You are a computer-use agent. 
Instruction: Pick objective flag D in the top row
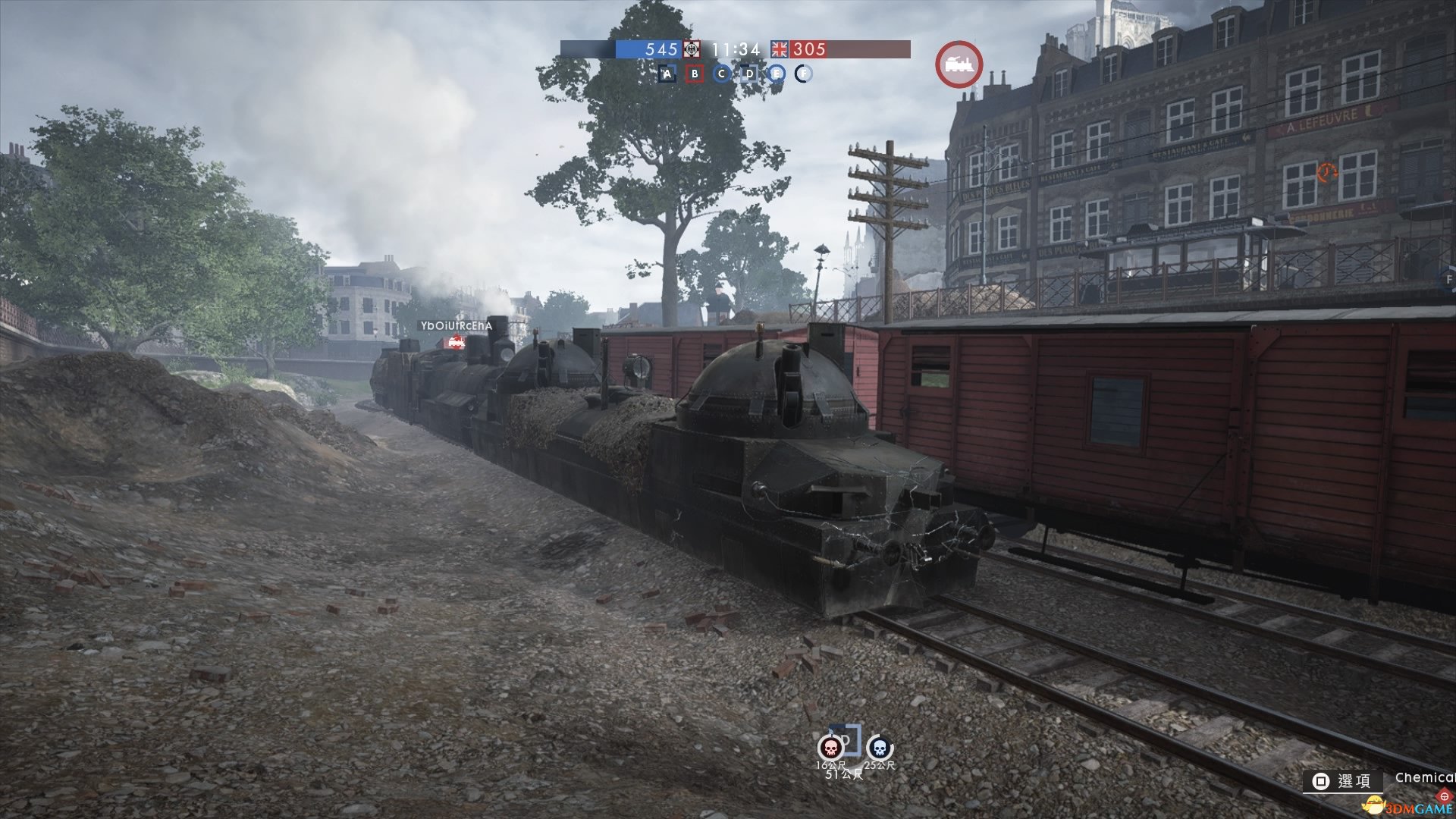[x=749, y=74]
